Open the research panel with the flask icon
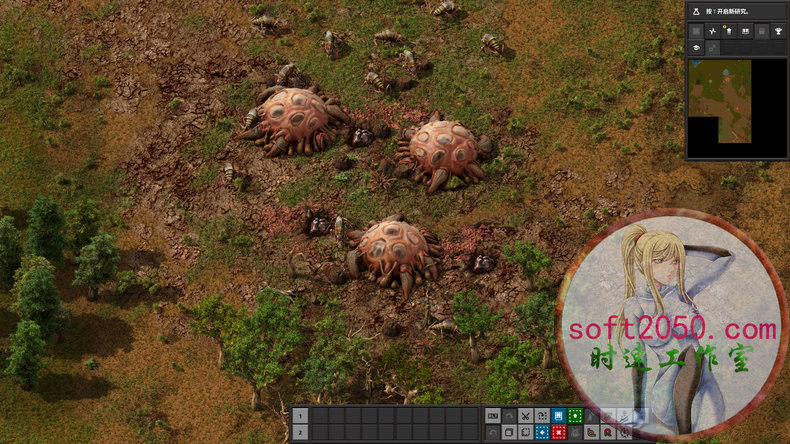Viewport: 790px width, 444px height. [x=696, y=11]
